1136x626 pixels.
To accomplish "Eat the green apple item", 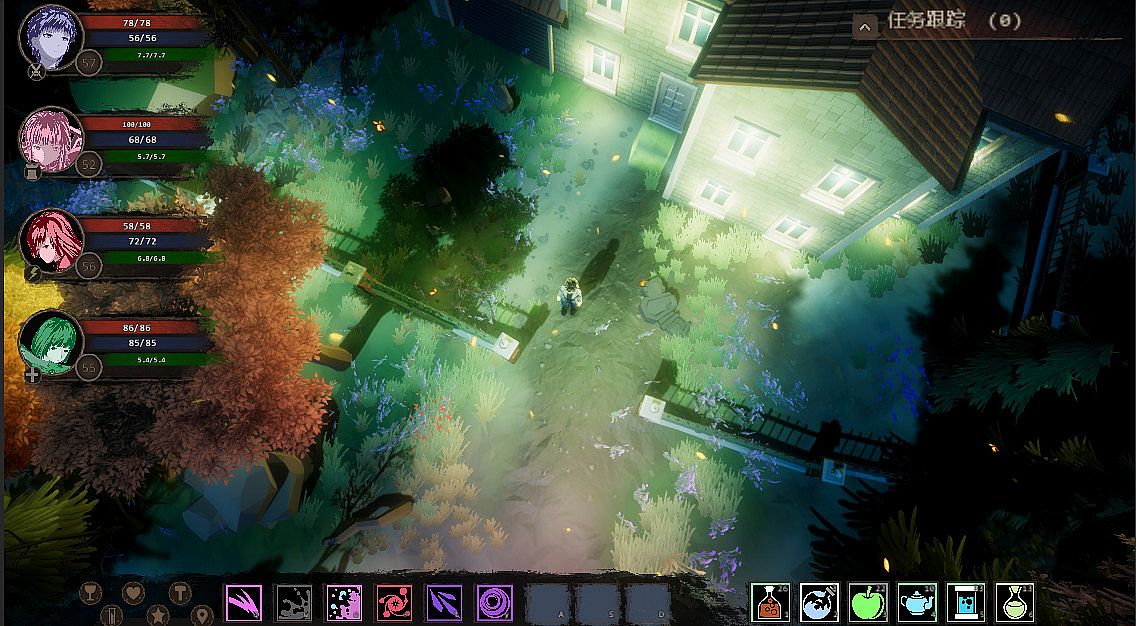I will tap(868, 602).
